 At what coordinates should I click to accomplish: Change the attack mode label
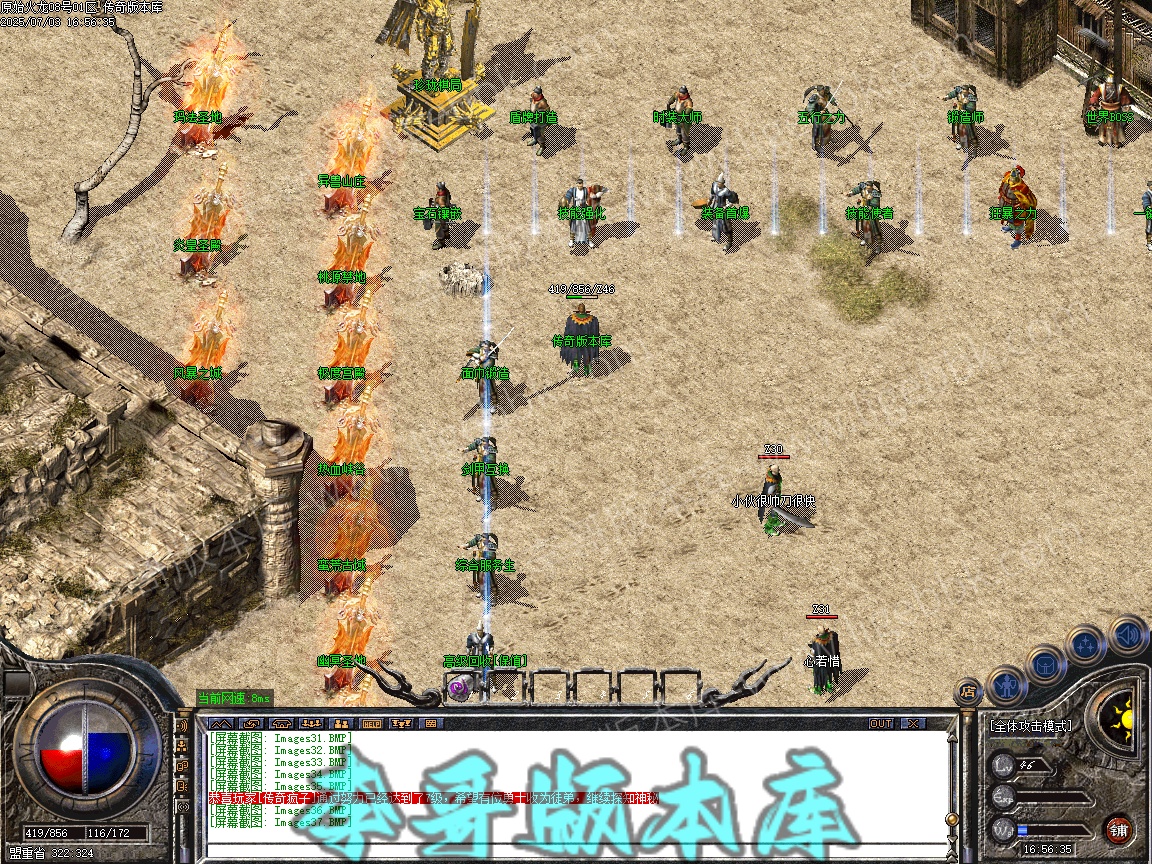[1031, 726]
